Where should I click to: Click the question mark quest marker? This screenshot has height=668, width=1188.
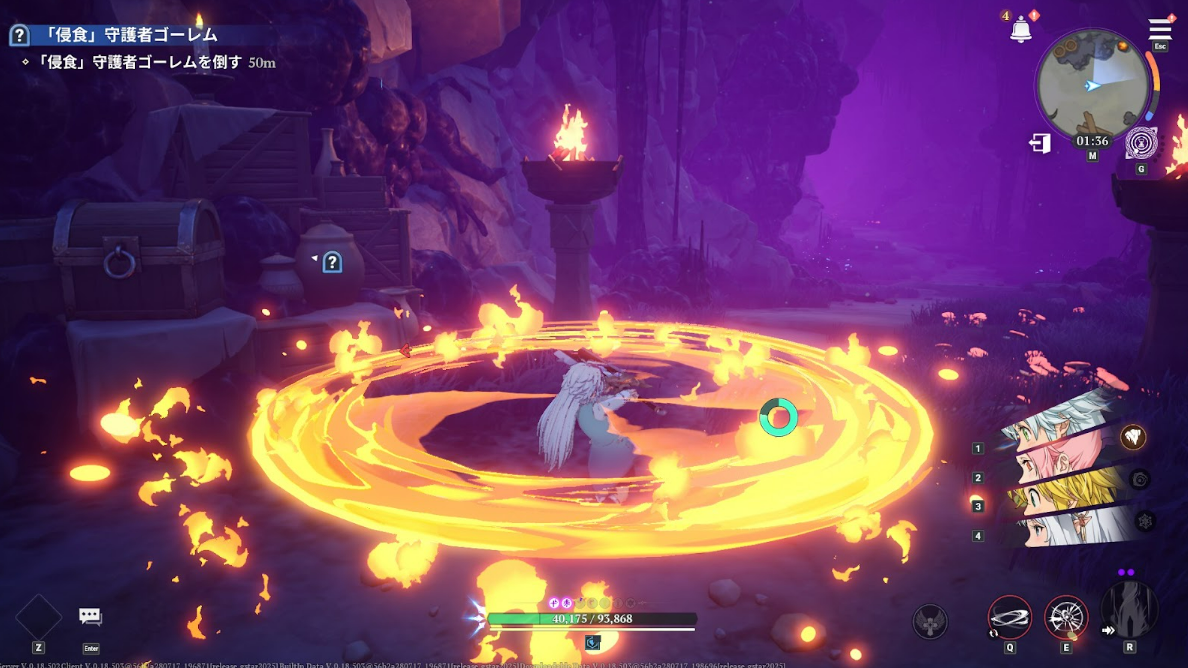(332, 262)
